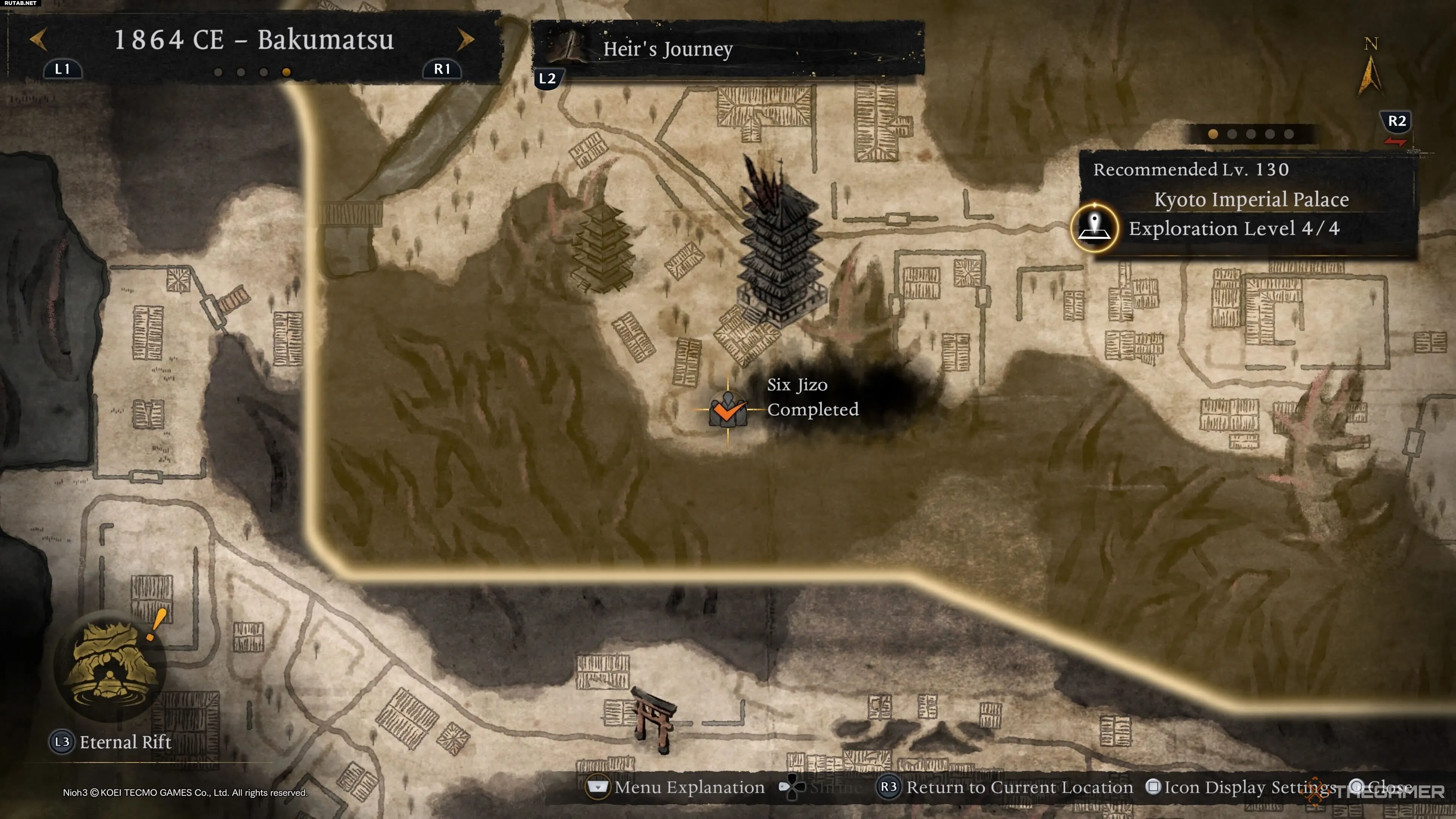Image resolution: width=1456 pixels, height=819 pixels.
Task: Advance to the next era with the right arrow
Action: tap(465, 39)
